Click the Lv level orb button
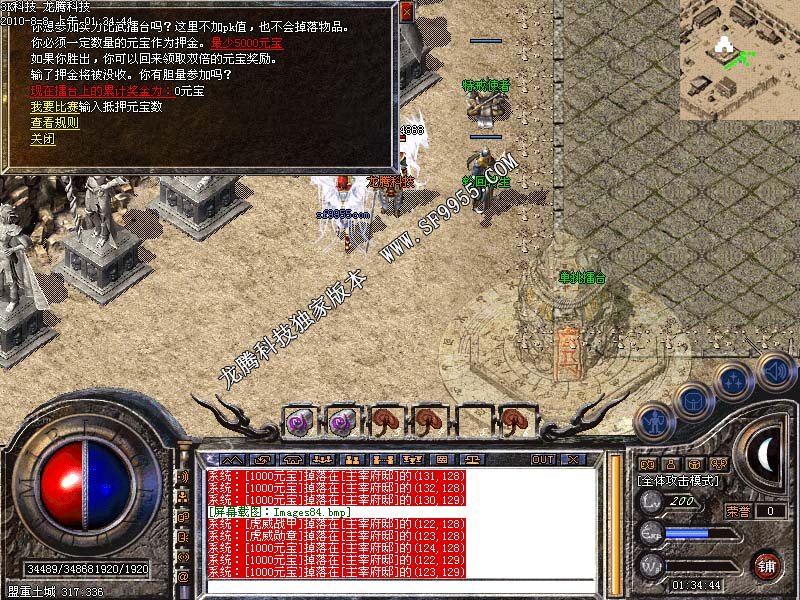The height and width of the screenshot is (600, 800). pyautogui.click(x=652, y=500)
